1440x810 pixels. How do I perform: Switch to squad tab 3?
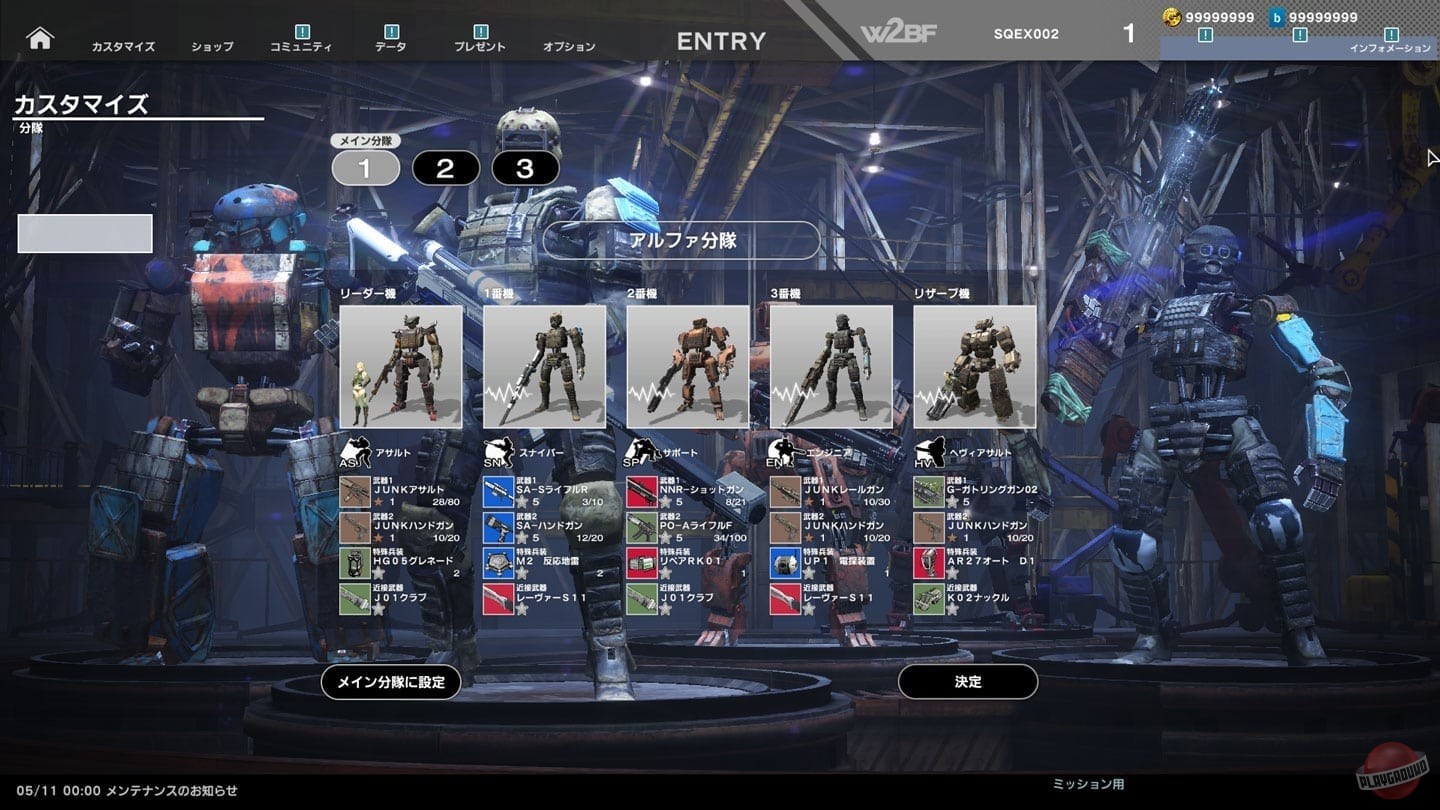pyautogui.click(x=525, y=169)
